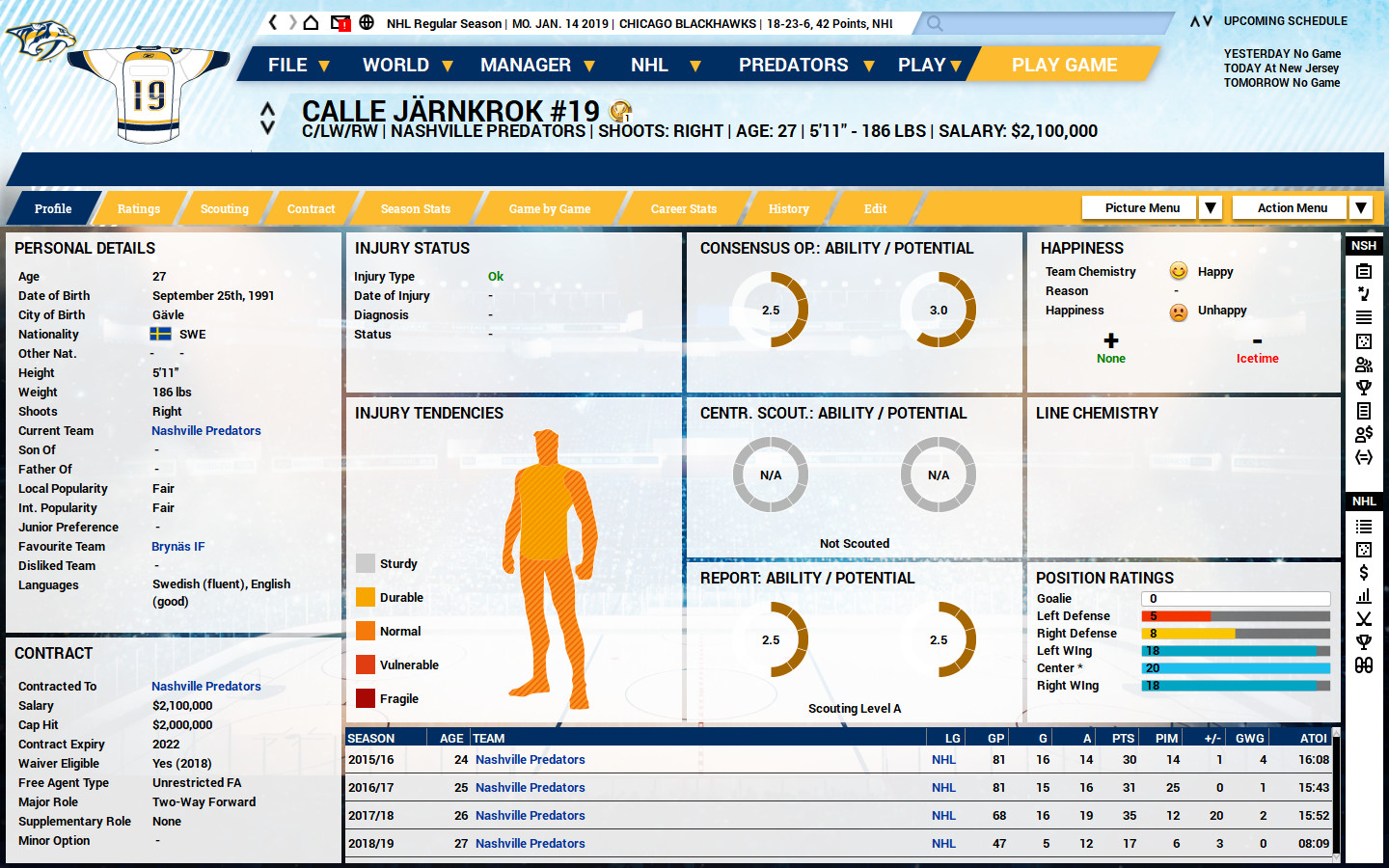Open the Game by Game tab
This screenshot has width=1389, height=868.
[551, 208]
